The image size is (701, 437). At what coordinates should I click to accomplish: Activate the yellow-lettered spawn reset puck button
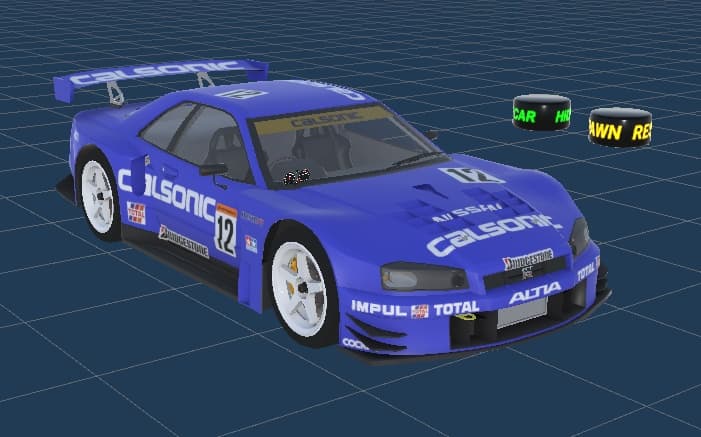point(620,127)
